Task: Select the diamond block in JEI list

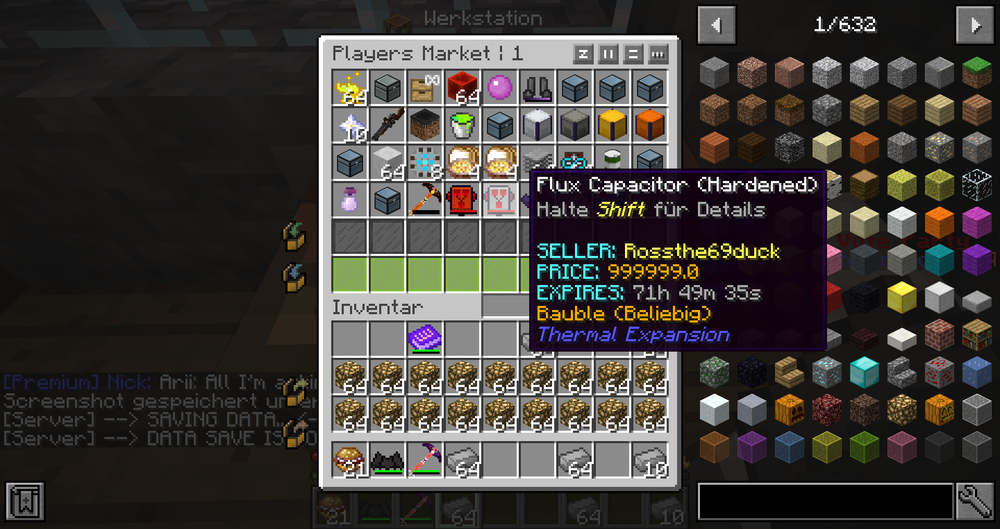Action: point(862,371)
